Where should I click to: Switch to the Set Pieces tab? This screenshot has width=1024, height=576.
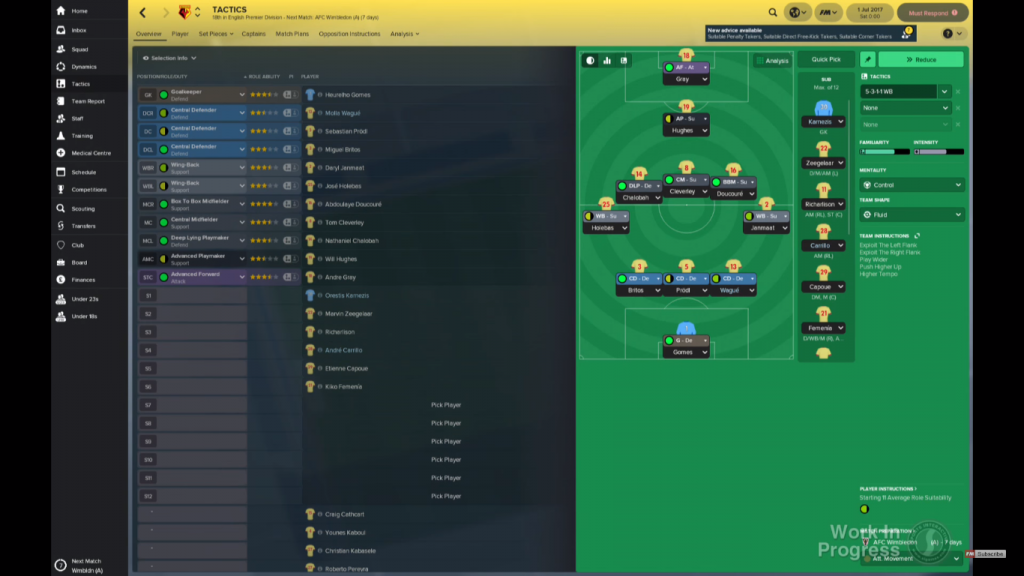(x=215, y=34)
